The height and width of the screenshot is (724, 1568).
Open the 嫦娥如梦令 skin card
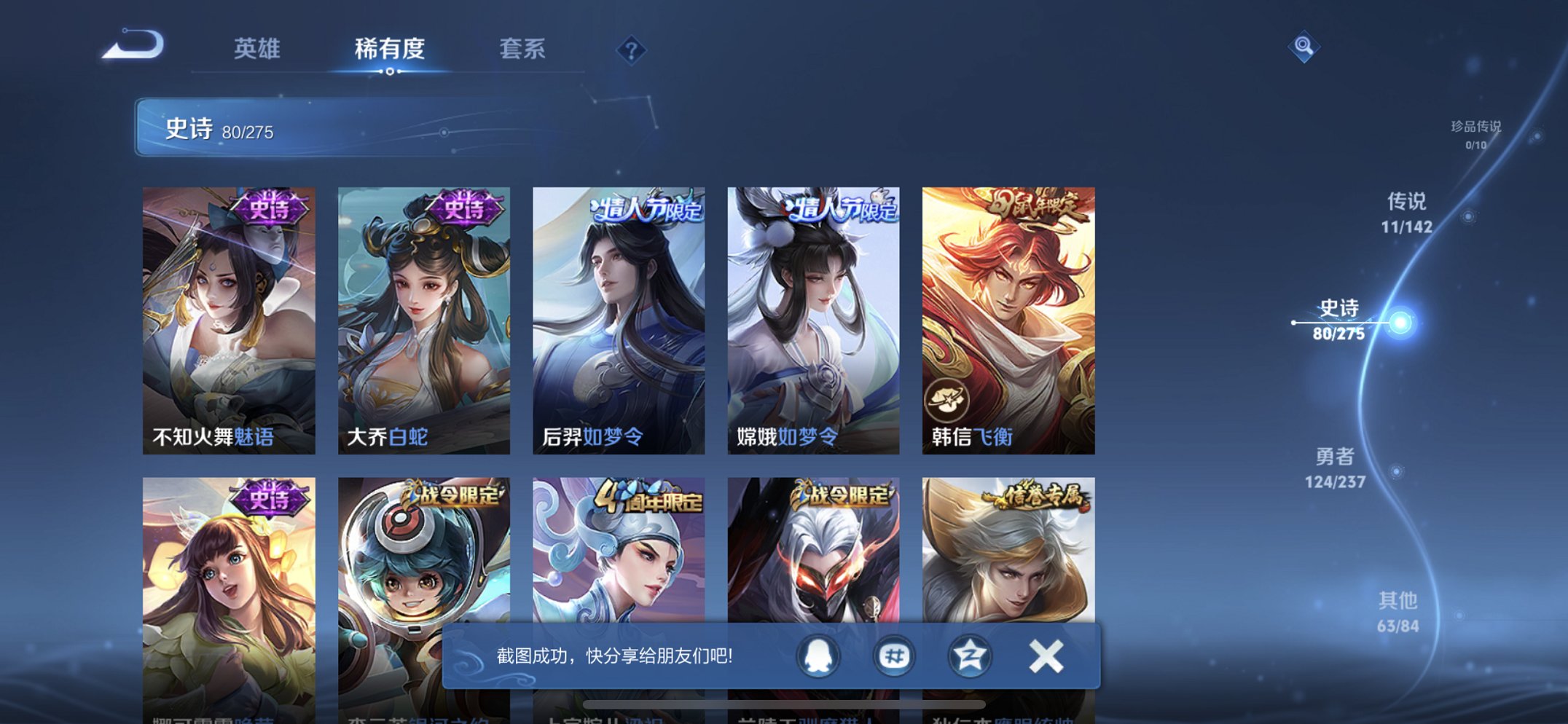click(814, 313)
